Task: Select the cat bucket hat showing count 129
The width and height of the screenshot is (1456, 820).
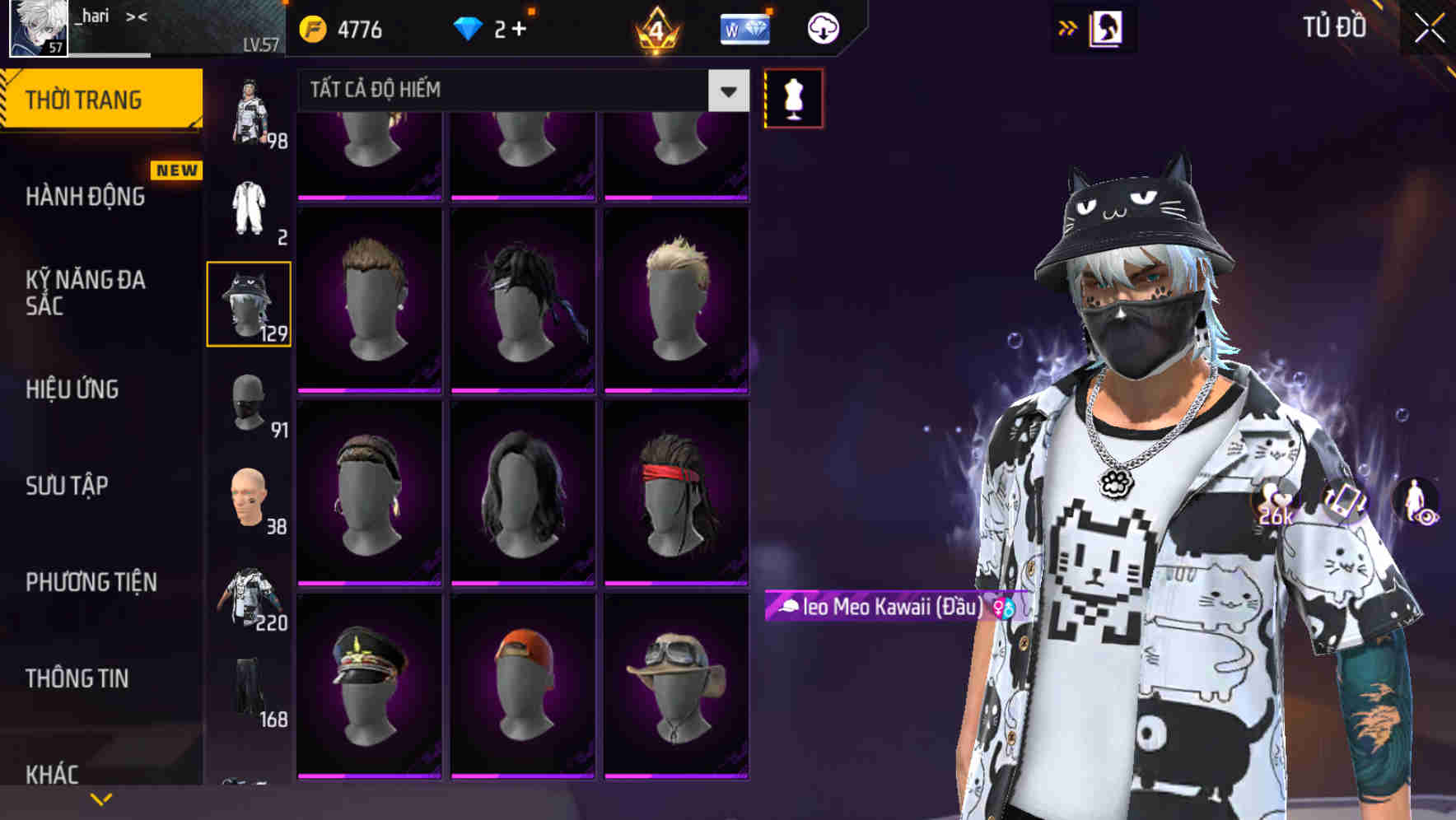Action: (248, 305)
